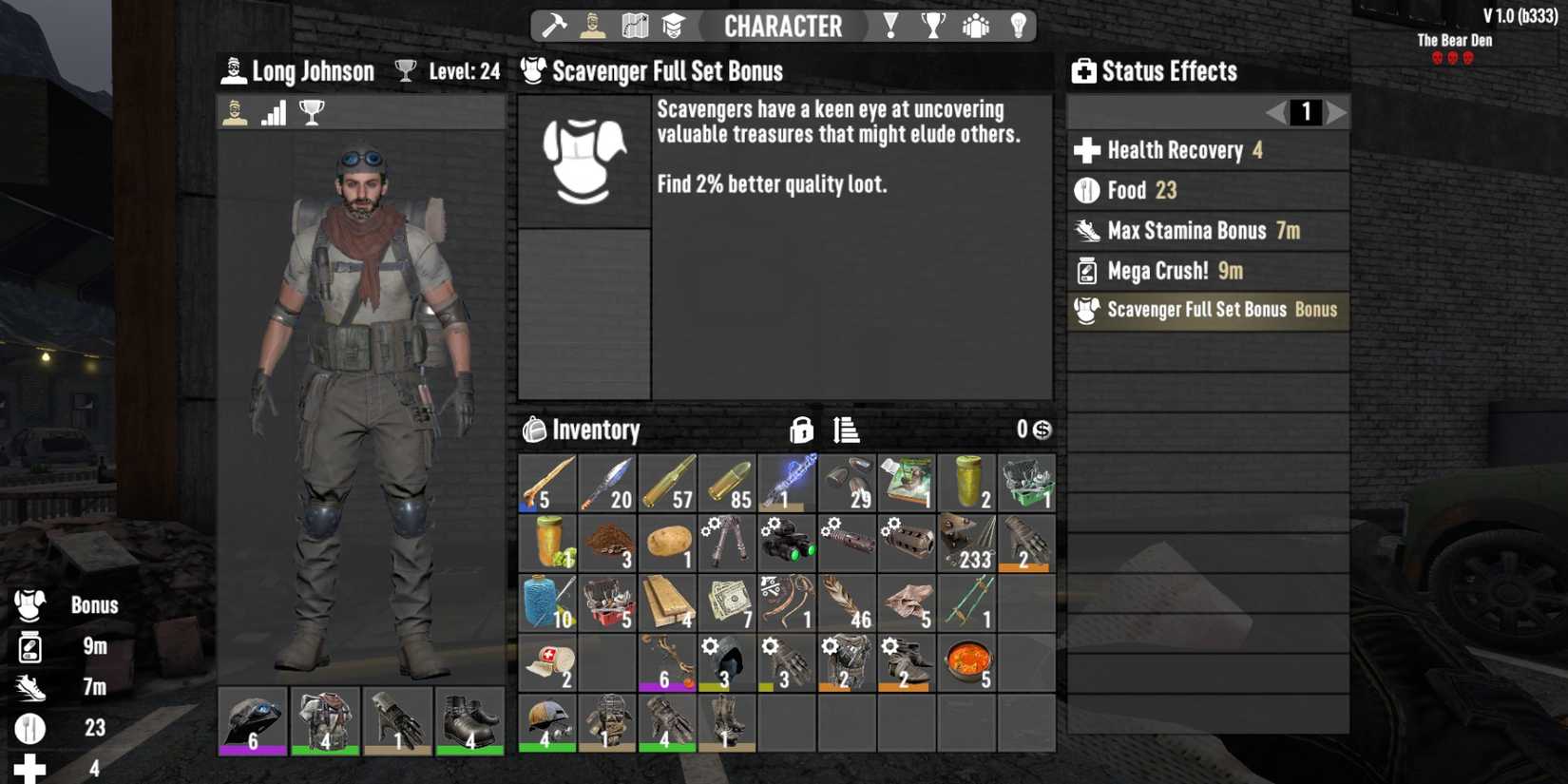Select the Scavenger Full Set Bonus status effect
Screen dimensions: 1568x784
[x=1207, y=310]
